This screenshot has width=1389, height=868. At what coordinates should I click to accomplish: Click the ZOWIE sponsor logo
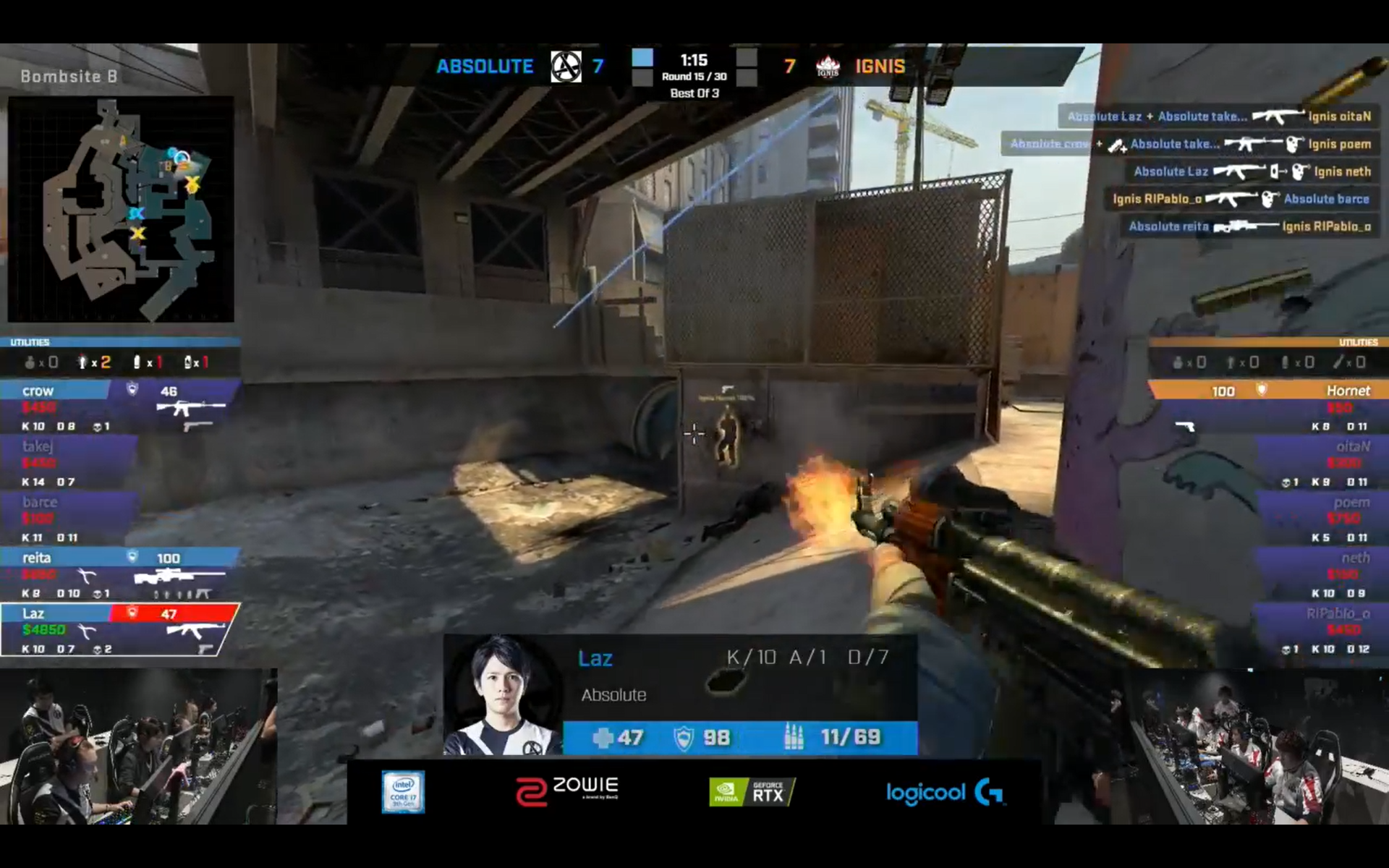(567, 791)
